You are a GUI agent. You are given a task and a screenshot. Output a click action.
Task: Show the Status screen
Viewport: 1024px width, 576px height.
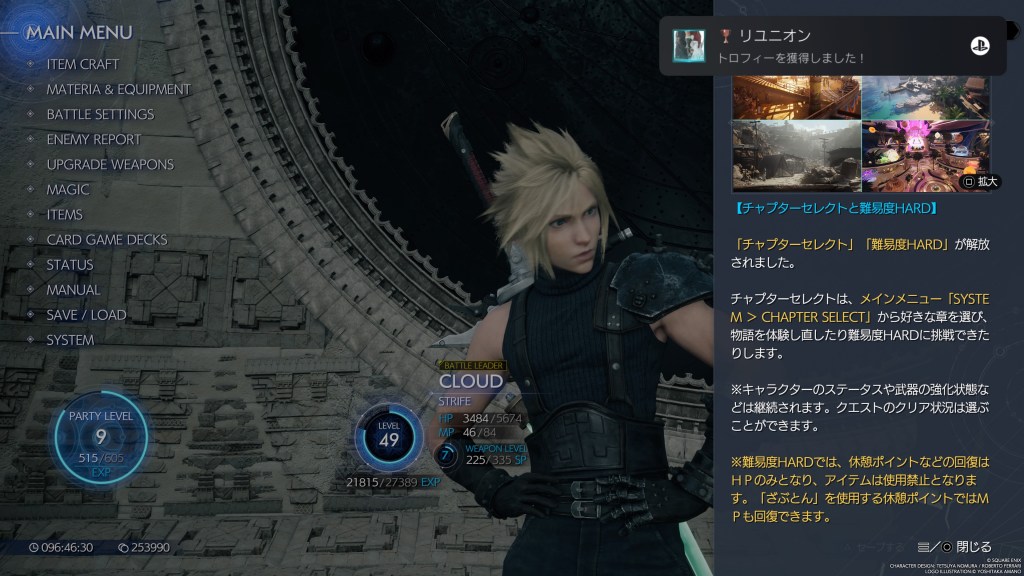click(70, 264)
